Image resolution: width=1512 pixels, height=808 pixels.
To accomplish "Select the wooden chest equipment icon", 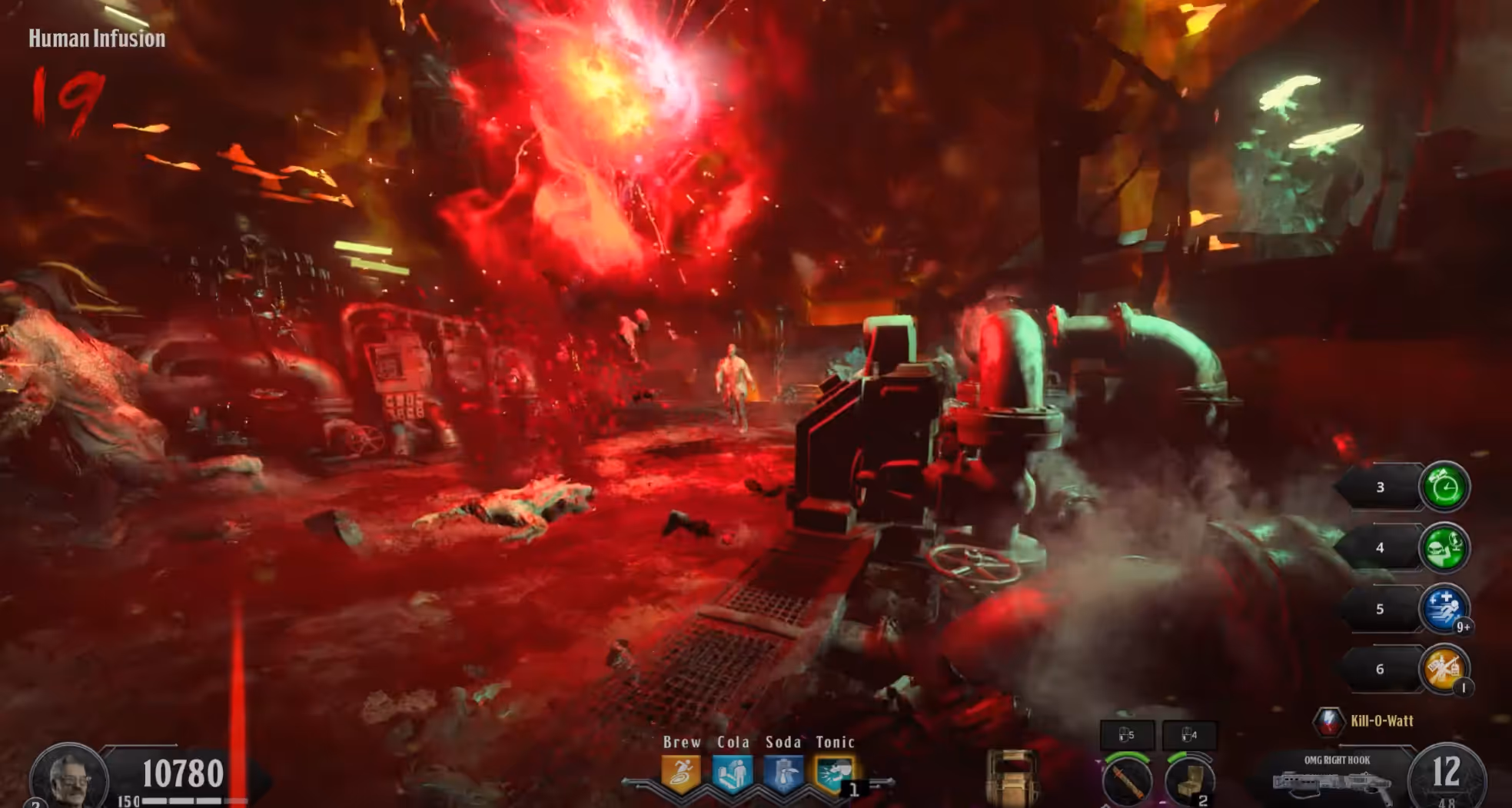I will click(x=1190, y=780).
